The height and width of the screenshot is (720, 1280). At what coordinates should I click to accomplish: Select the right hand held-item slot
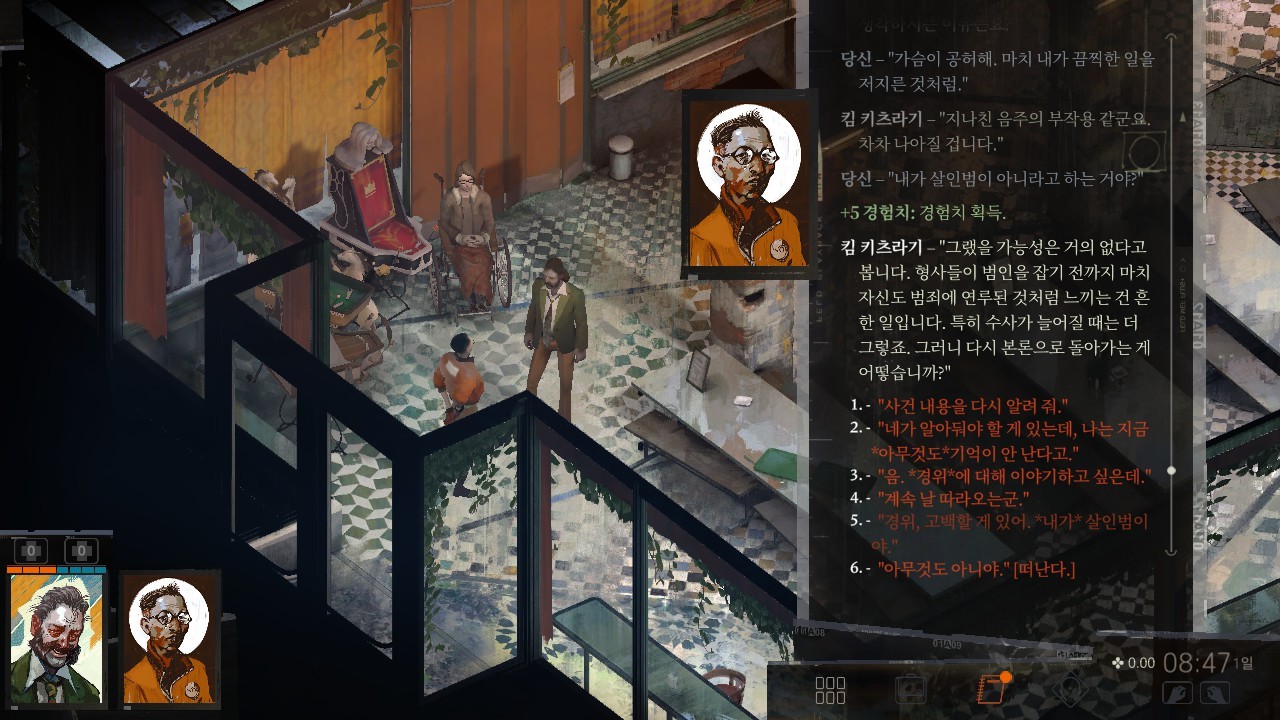(1214, 692)
